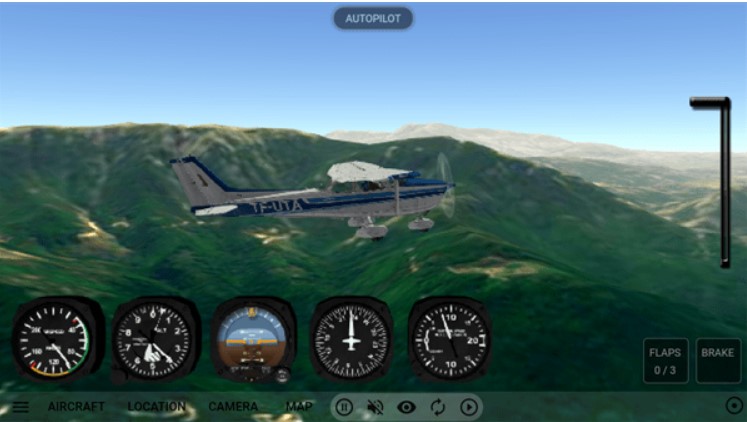Click the eye visibility icon

point(406,407)
